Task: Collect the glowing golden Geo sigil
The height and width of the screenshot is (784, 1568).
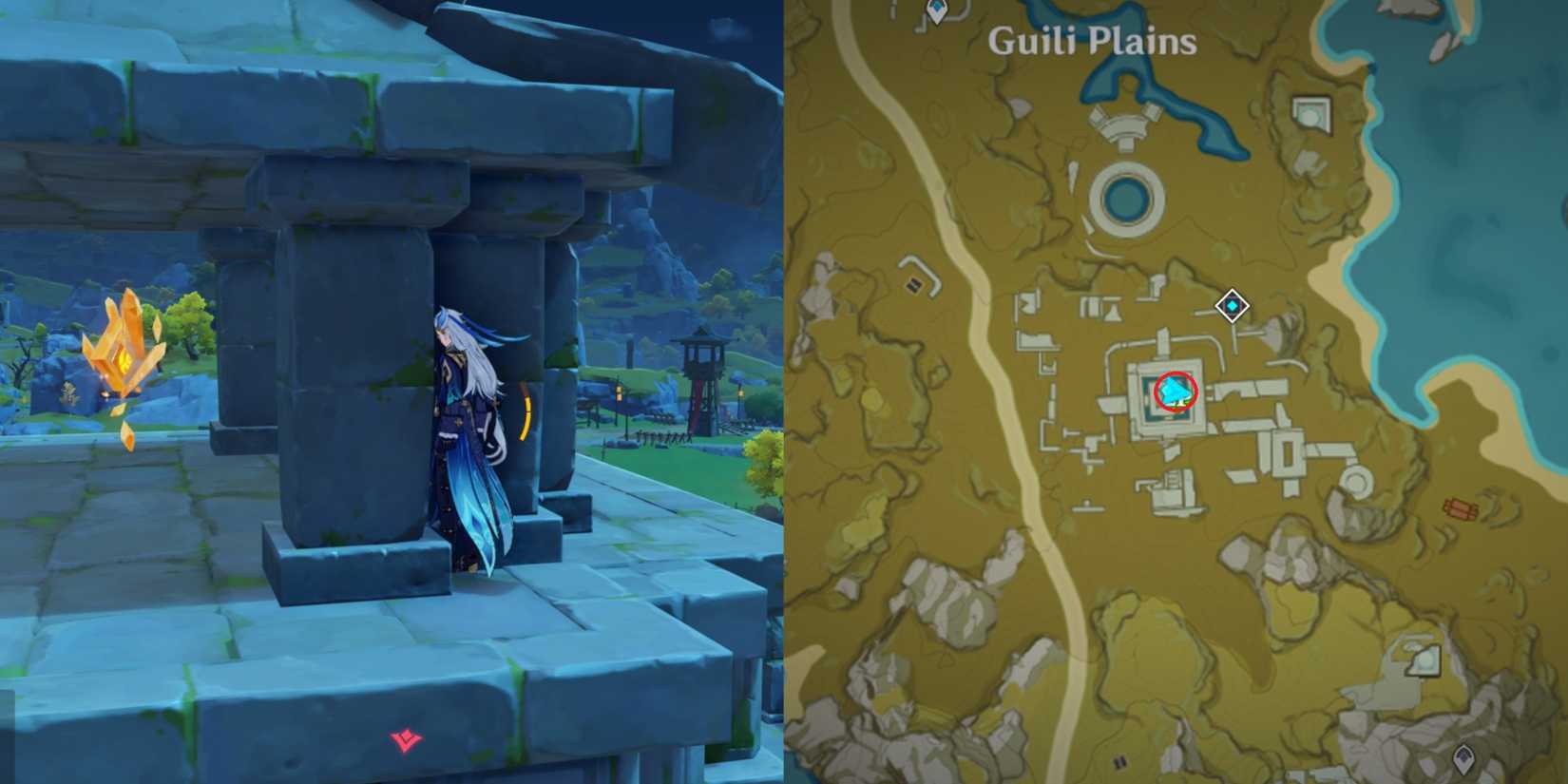Action: coord(124,356)
